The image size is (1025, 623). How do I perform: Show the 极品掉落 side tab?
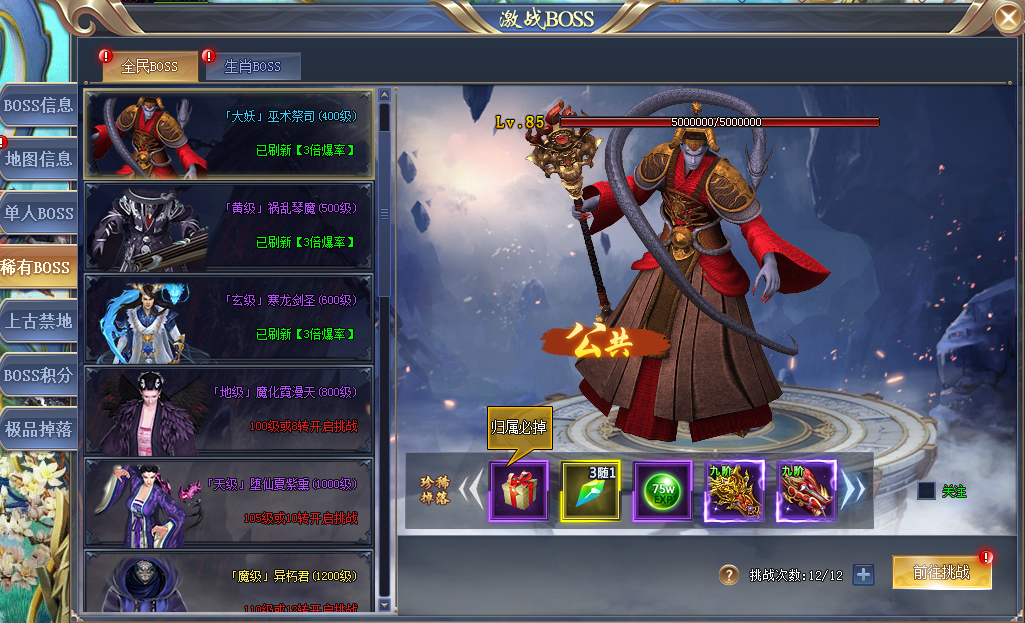[x=38, y=429]
